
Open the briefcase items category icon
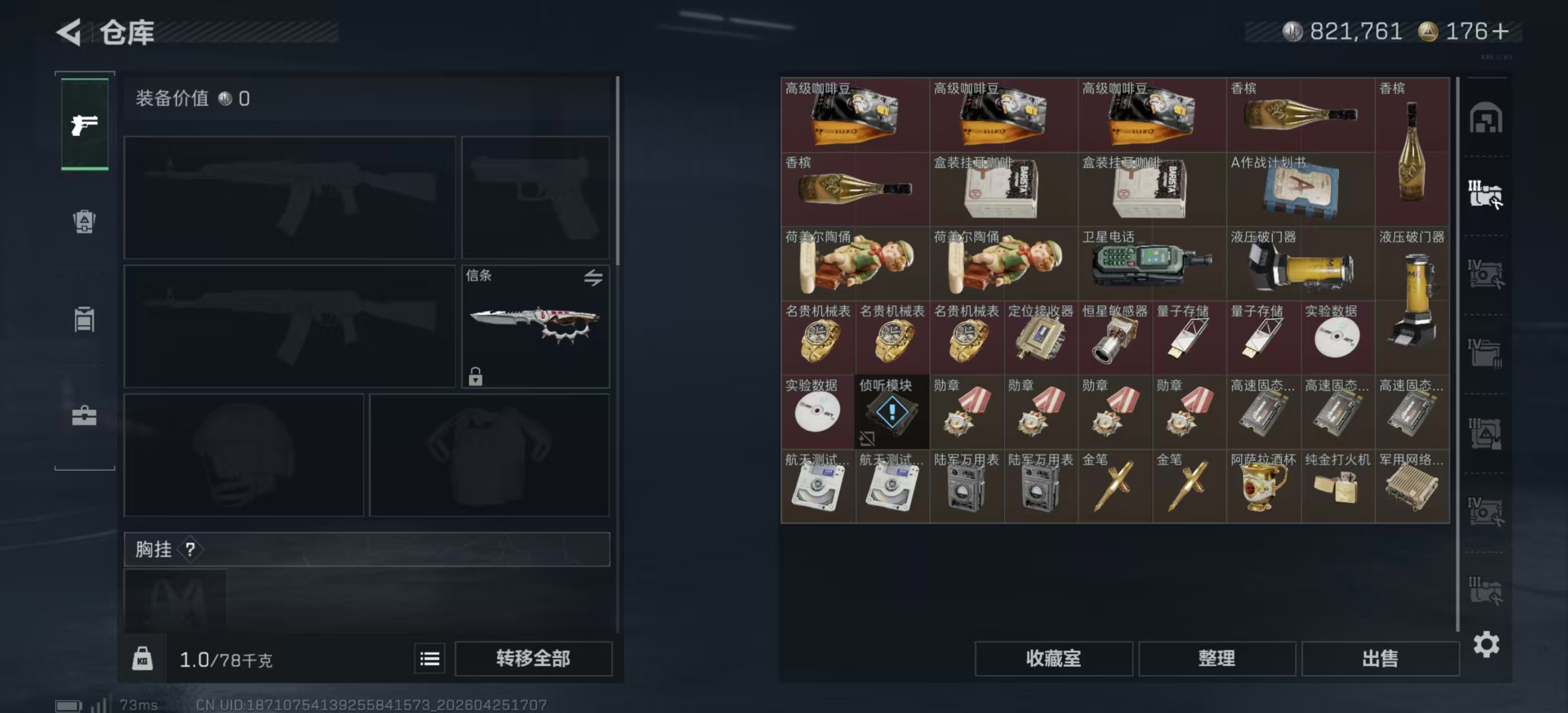click(84, 419)
